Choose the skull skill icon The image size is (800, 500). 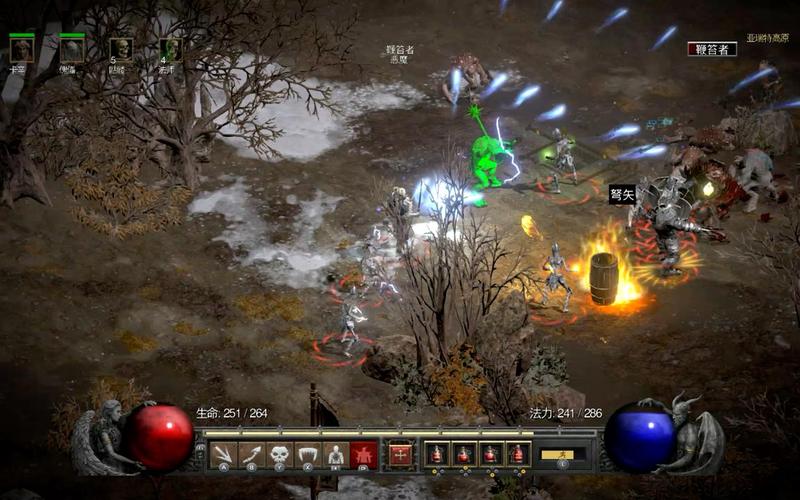[280, 454]
